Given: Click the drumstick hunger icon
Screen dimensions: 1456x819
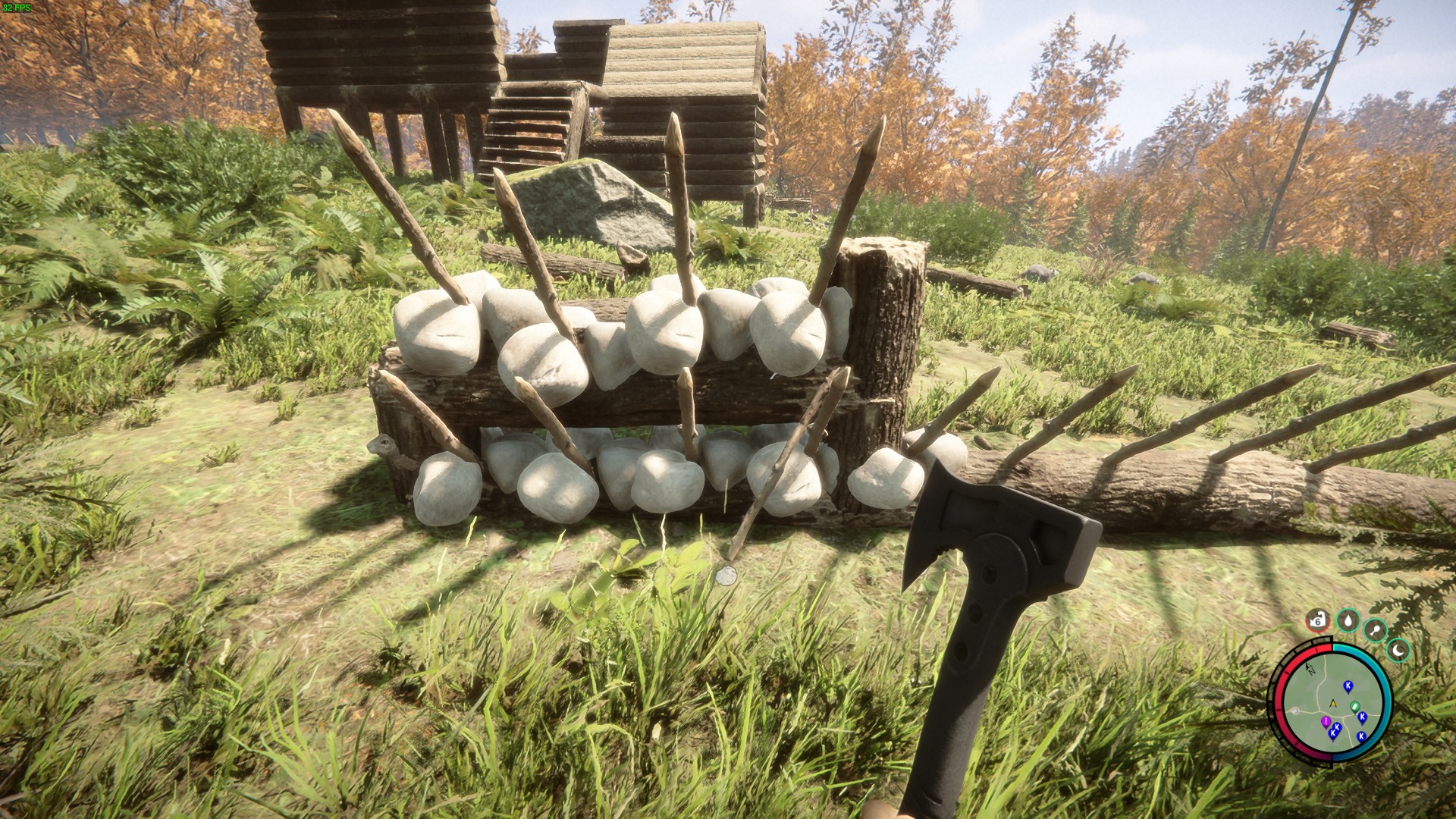Looking at the screenshot, I should pyautogui.click(x=1374, y=630).
